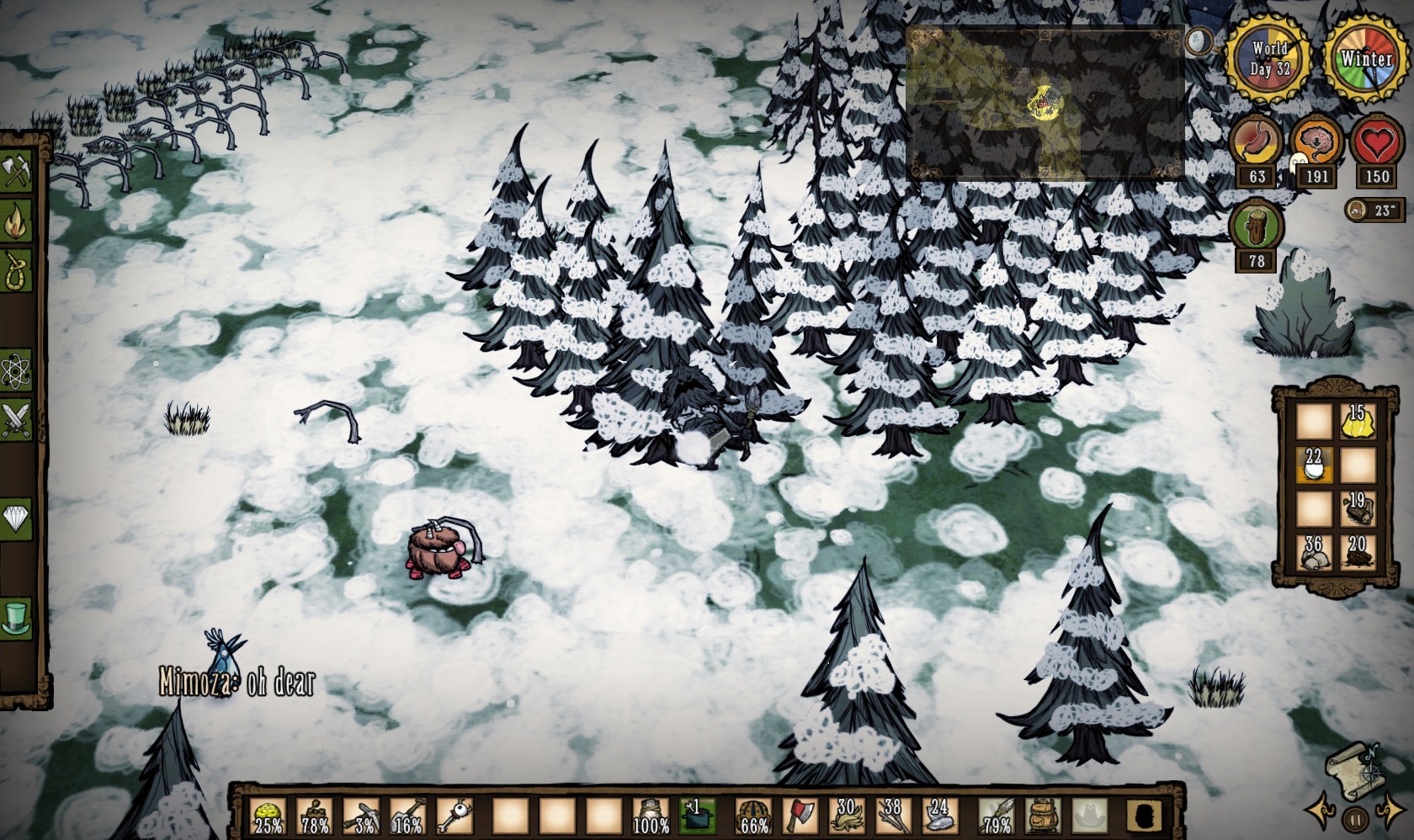
Task: Select the flint stack of 24
Action: [939, 816]
